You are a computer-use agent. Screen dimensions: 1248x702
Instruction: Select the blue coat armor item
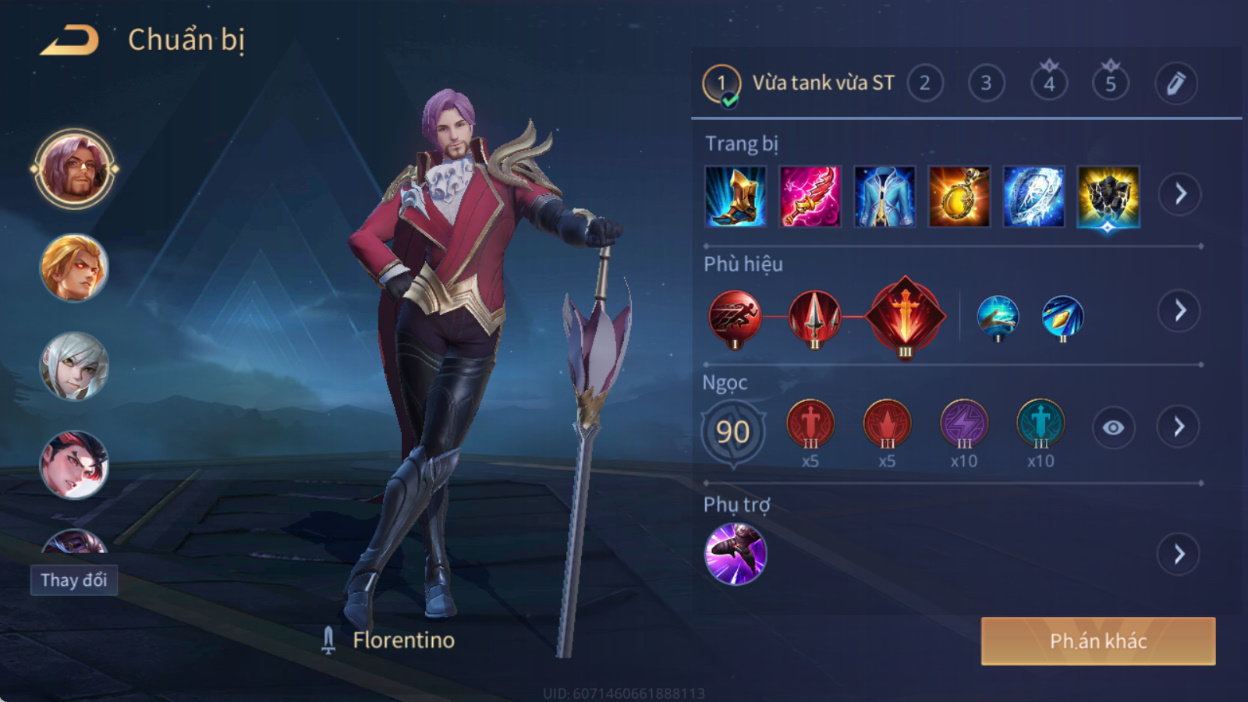pos(885,196)
